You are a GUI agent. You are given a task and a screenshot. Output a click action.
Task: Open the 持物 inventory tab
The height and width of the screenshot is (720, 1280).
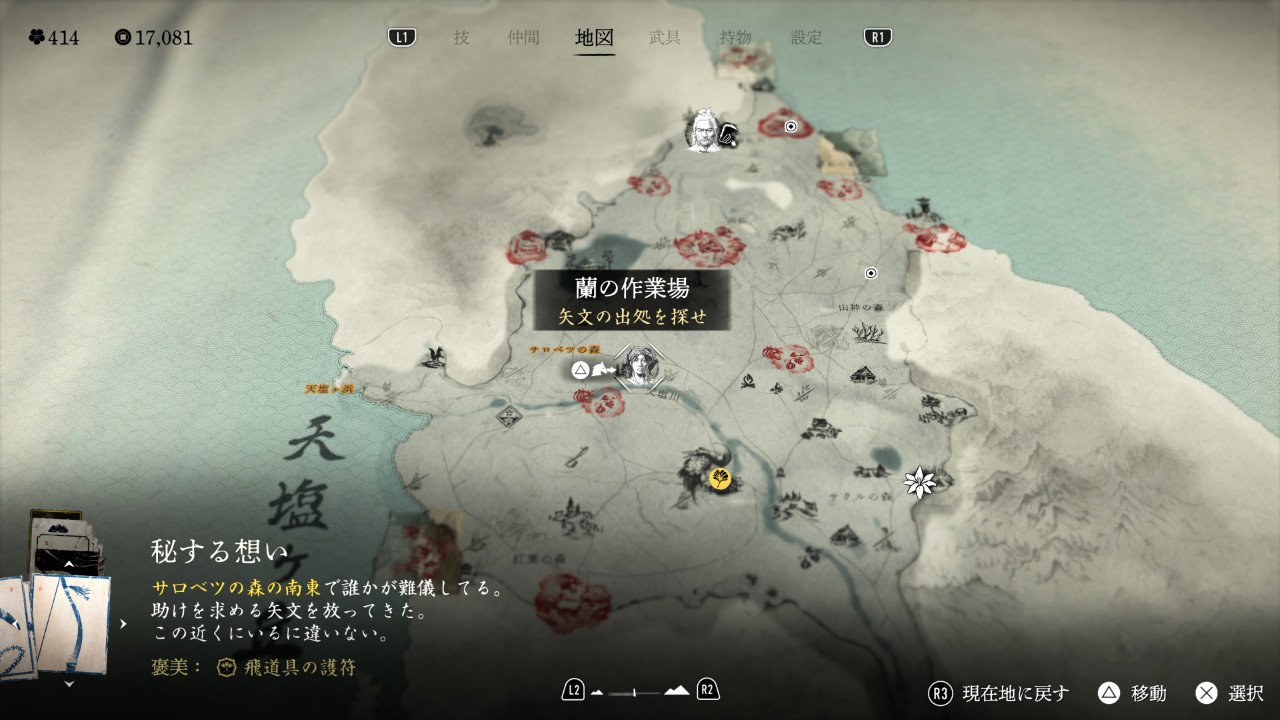[736, 38]
